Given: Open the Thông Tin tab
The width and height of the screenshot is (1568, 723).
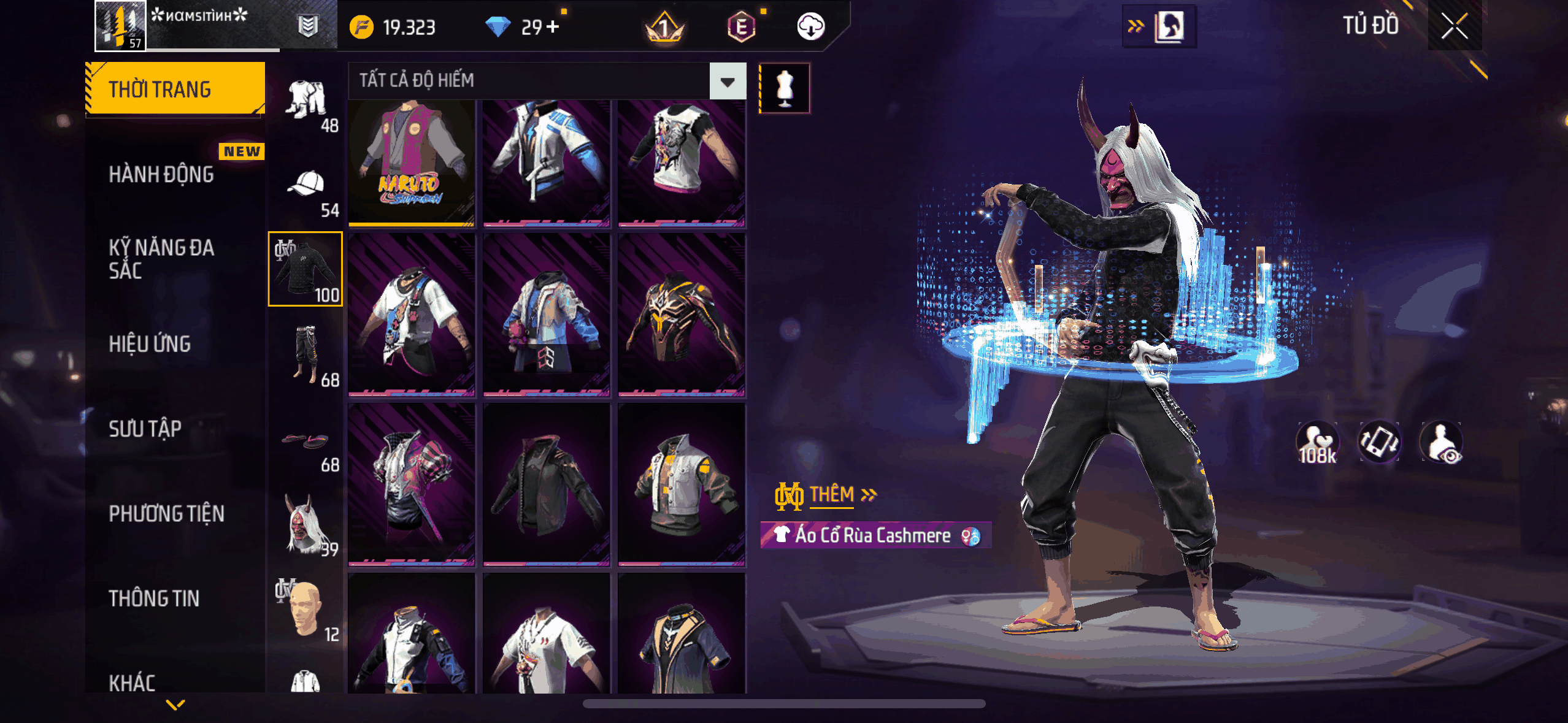Looking at the screenshot, I should [x=155, y=599].
